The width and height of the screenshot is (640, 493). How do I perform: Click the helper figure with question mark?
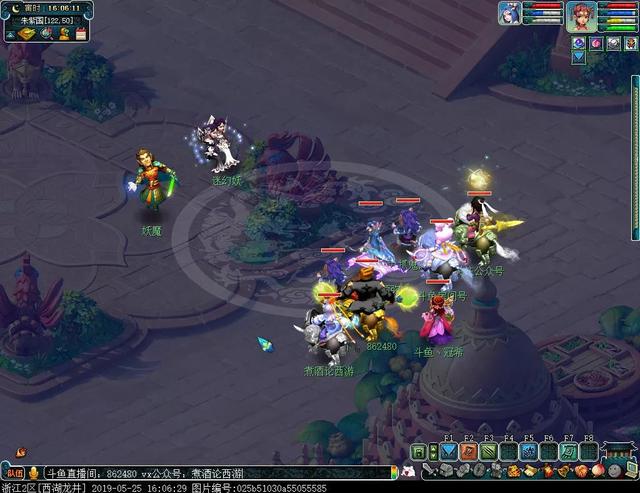[x=63, y=33]
